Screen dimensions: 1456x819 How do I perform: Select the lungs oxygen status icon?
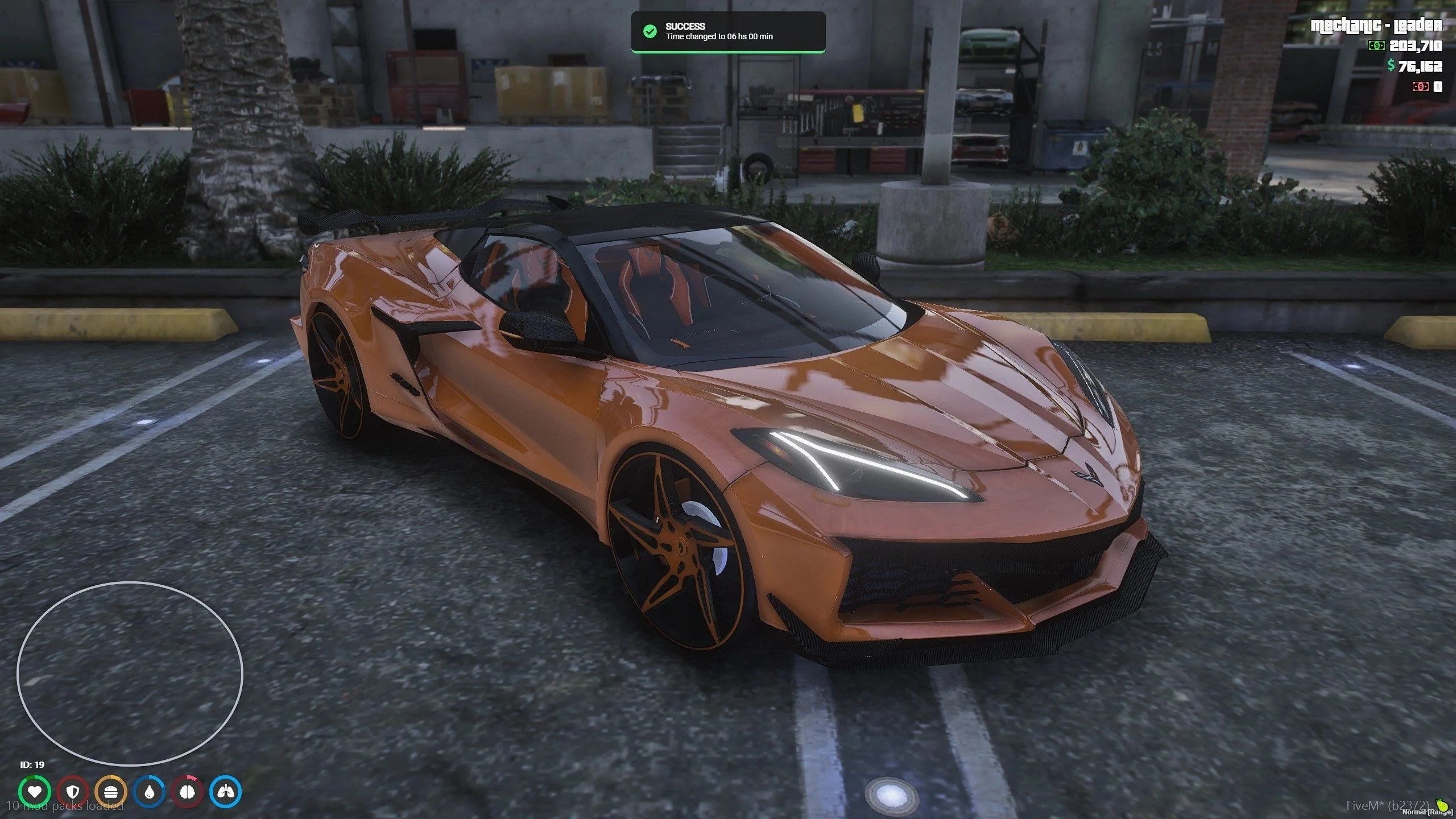(x=226, y=791)
